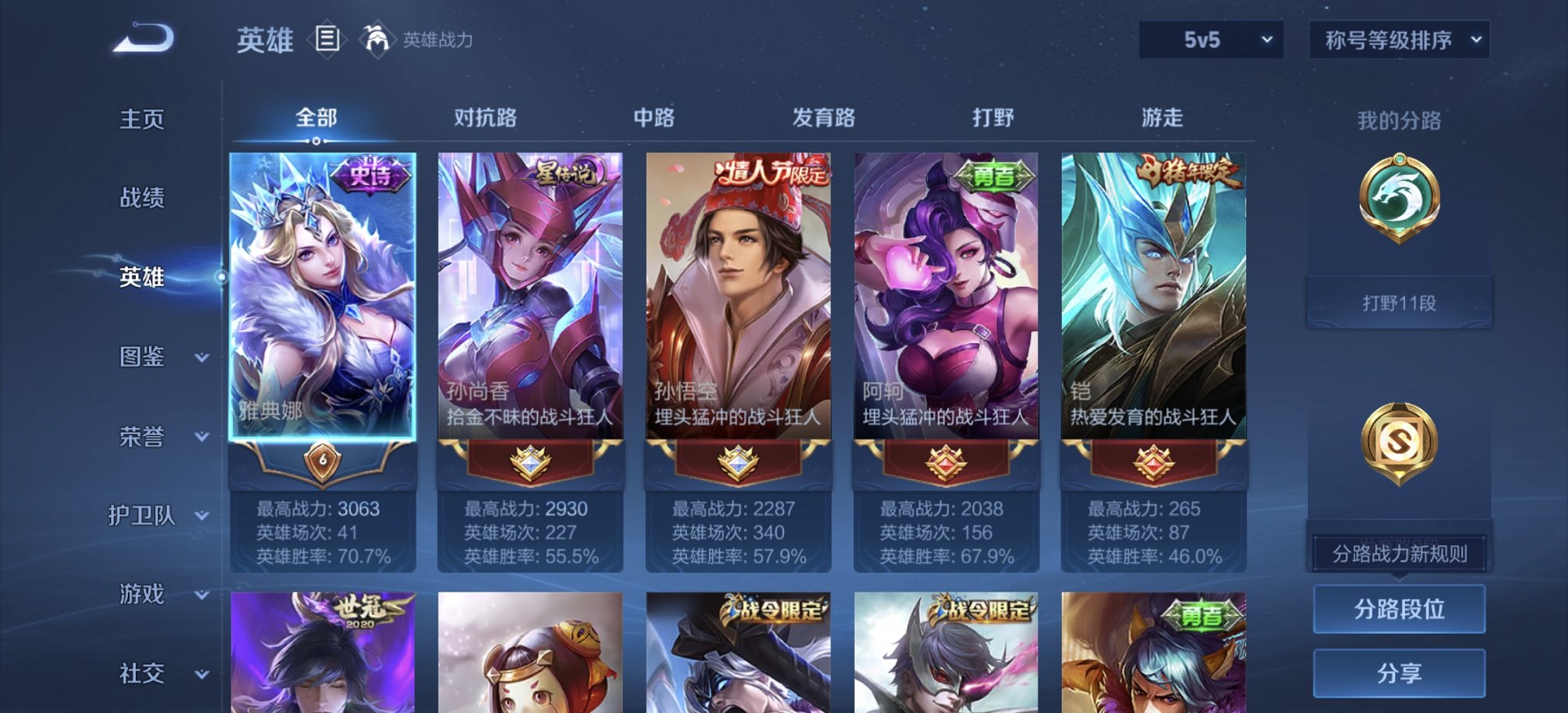Open the 5v5 mode dropdown
This screenshot has height=713, width=1568.
click(1209, 40)
